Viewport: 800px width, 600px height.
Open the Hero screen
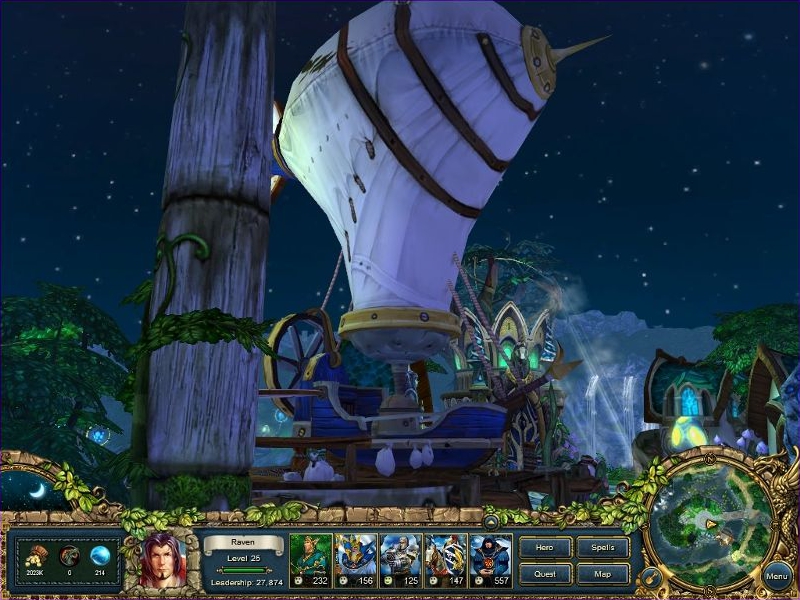tap(547, 548)
